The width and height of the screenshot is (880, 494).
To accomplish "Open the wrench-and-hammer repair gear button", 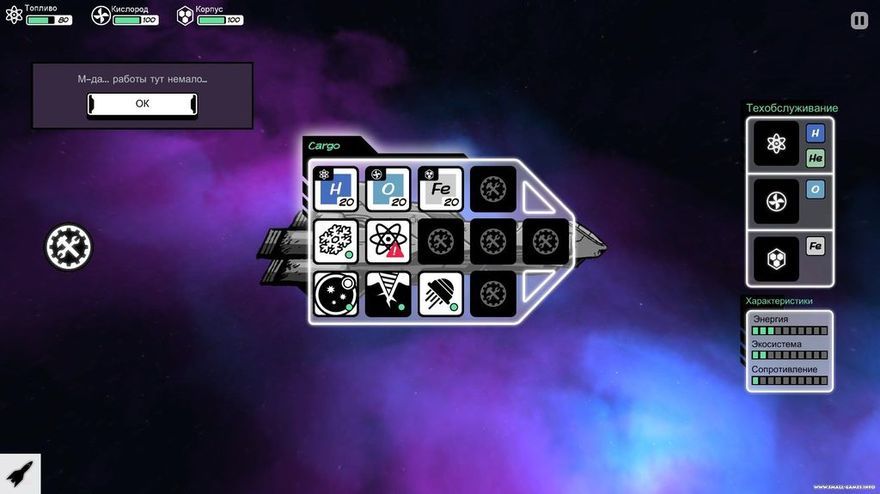I will pos(69,245).
